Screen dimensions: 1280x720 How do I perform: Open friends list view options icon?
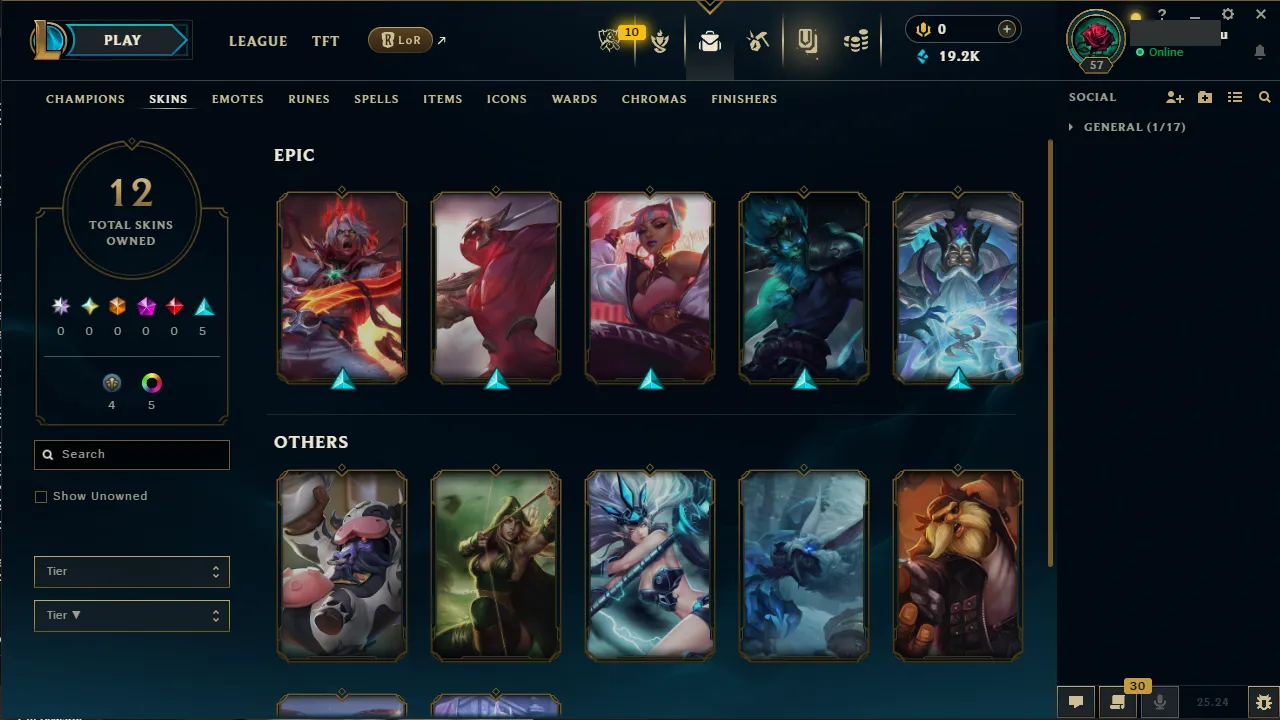click(x=1235, y=97)
